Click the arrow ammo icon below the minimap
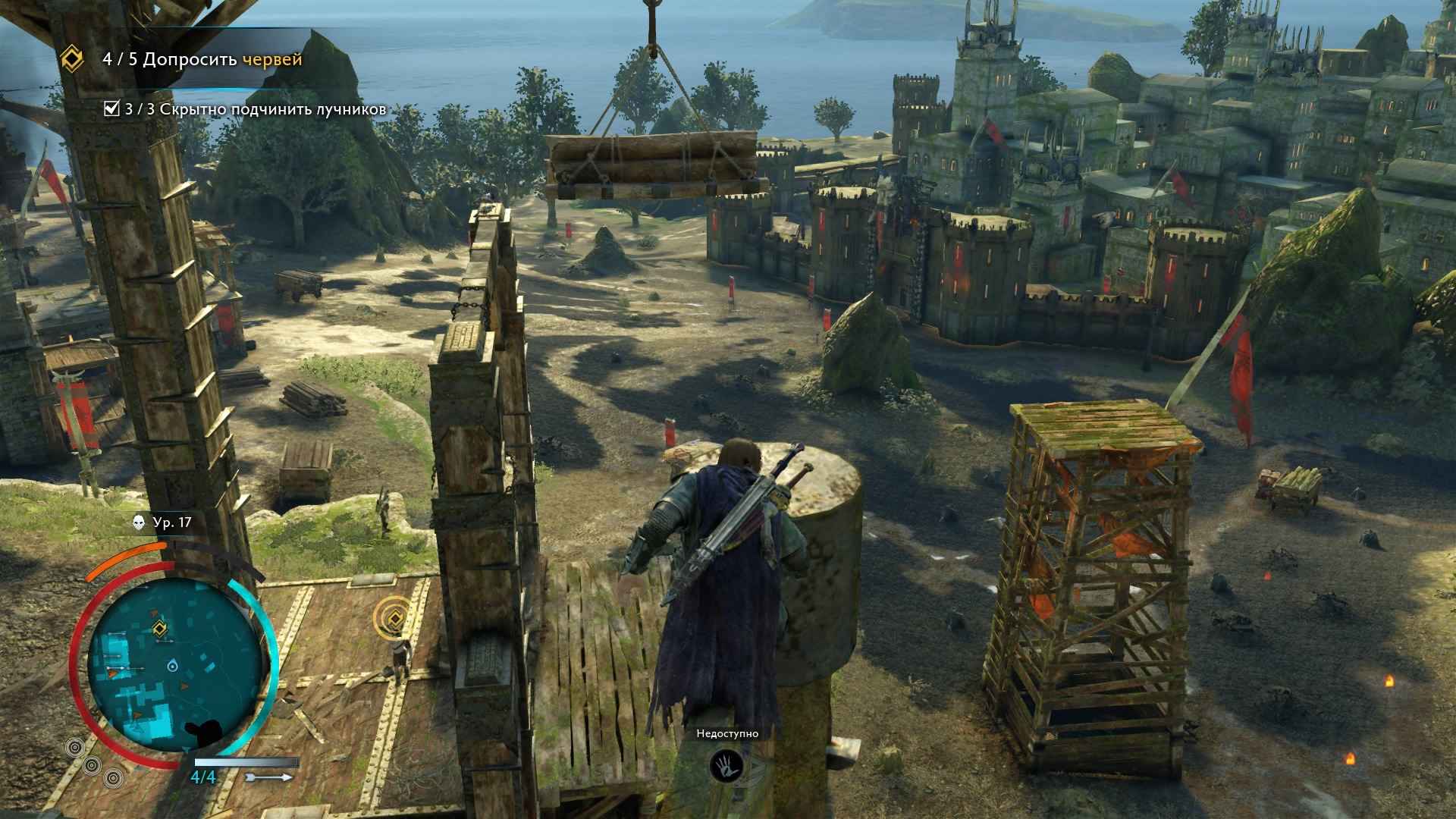 tap(269, 777)
